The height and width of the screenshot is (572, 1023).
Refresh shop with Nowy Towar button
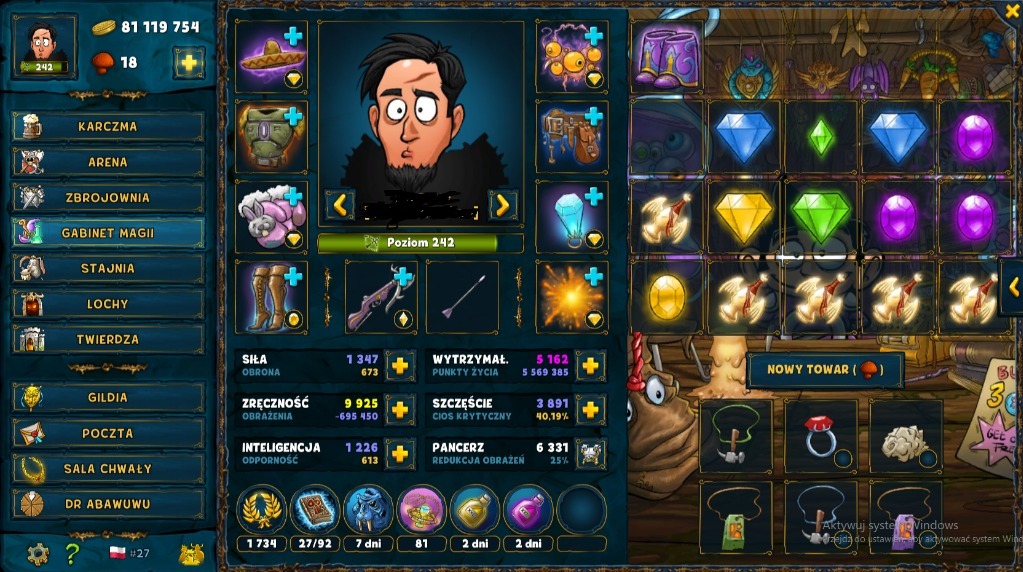pyautogui.click(x=824, y=370)
